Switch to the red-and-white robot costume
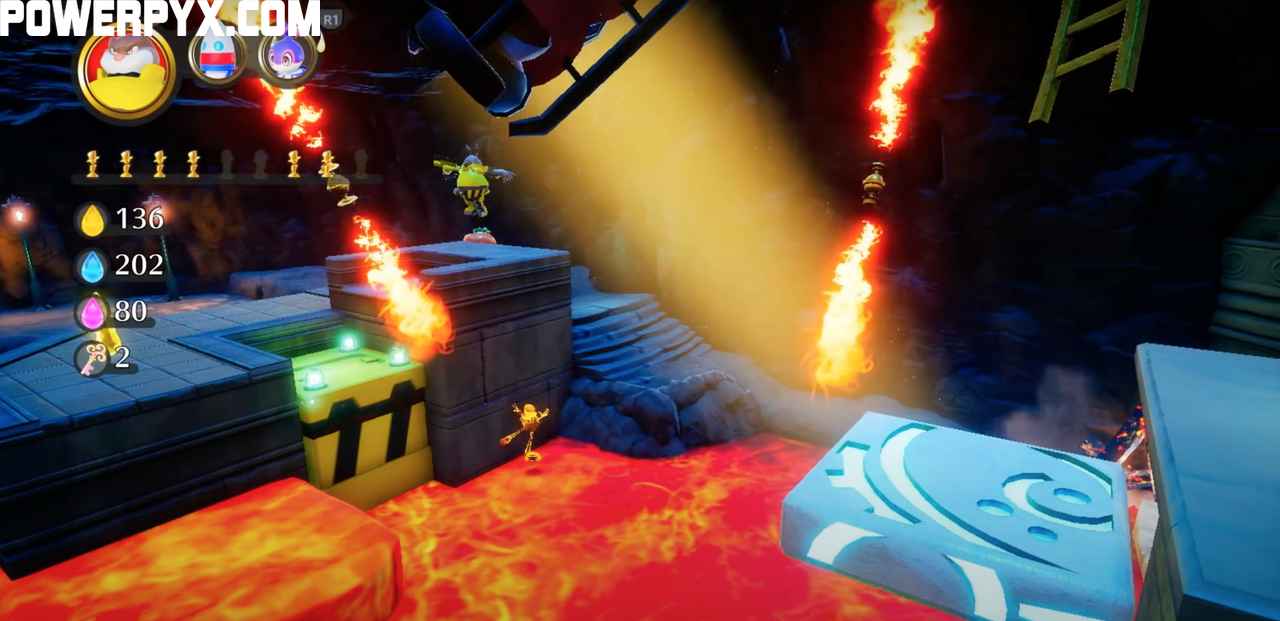The image size is (1280, 621). click(217, 56)
